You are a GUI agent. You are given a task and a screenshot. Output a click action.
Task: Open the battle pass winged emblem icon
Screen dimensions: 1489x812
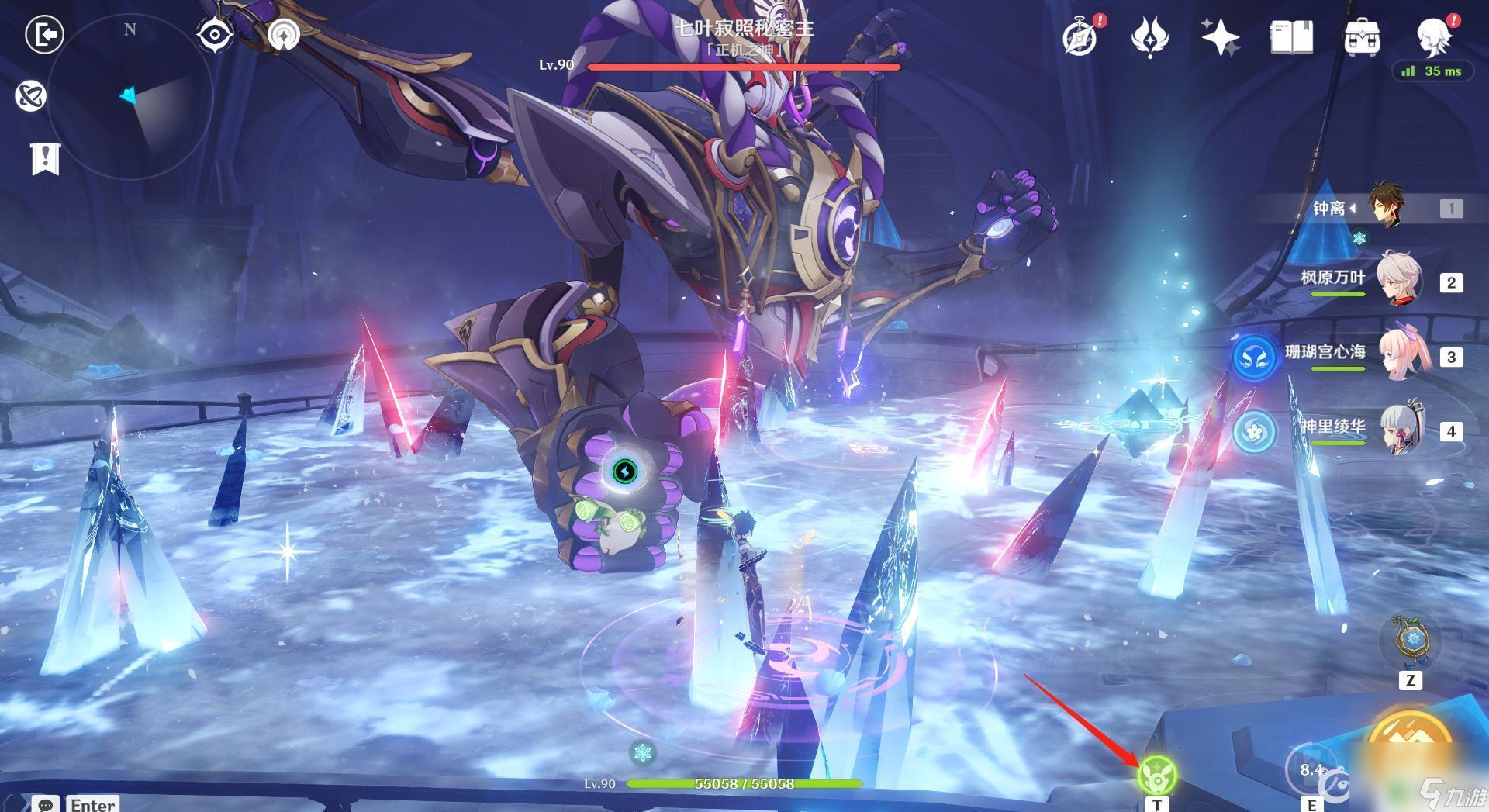pyautogui.click(x=1149, y=36)
